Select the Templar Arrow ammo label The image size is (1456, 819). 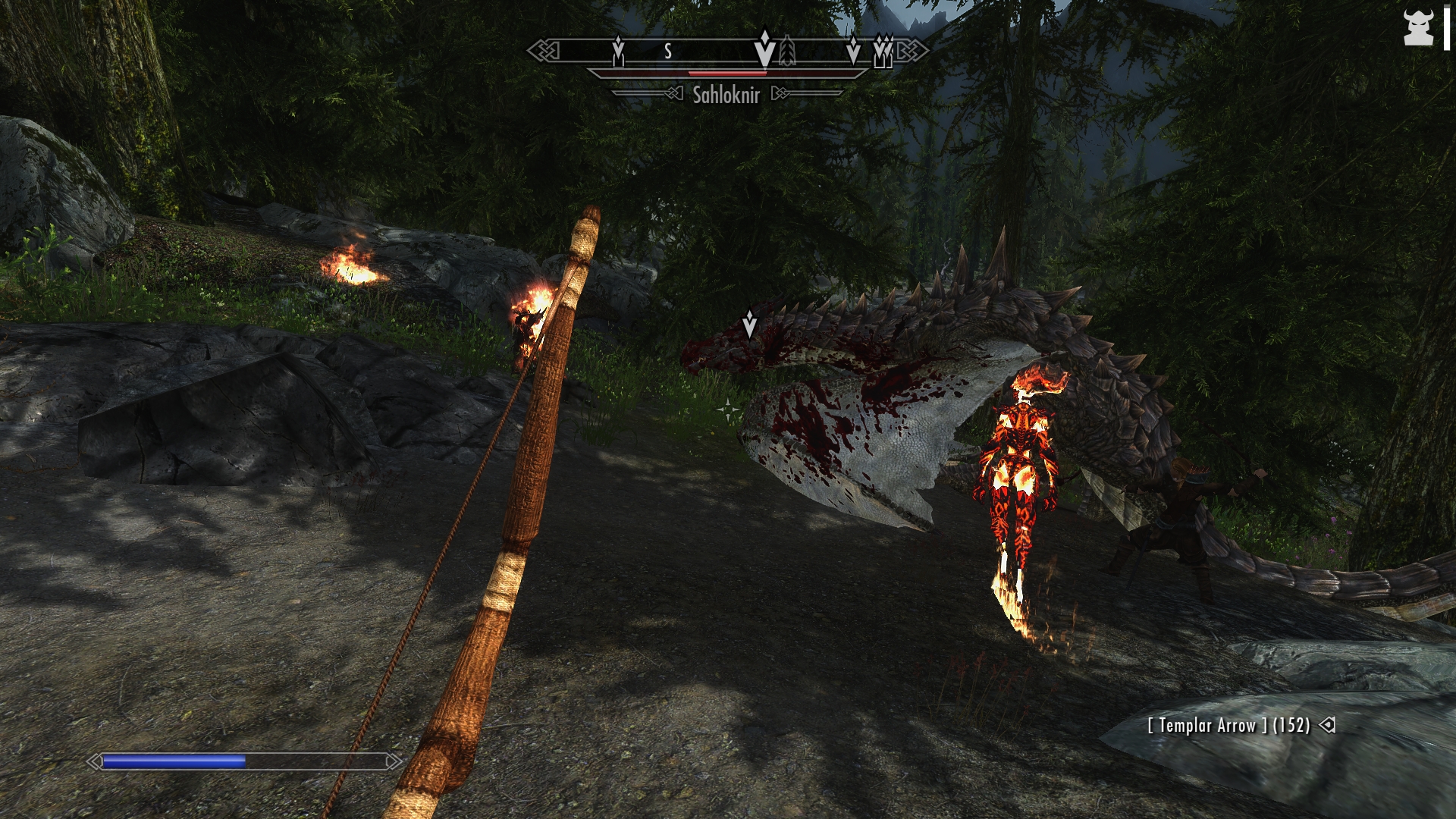[x=1228, y=726]
